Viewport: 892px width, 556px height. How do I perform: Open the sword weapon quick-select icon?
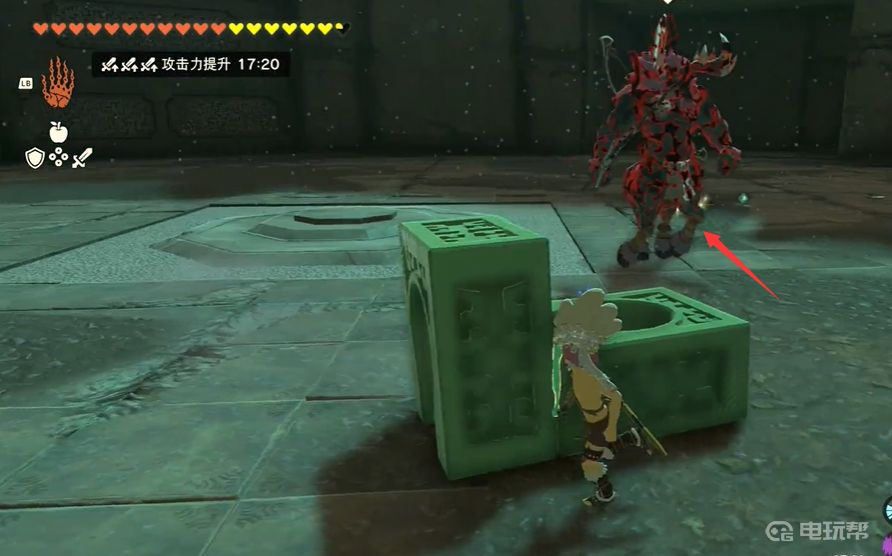coord(82,157)
